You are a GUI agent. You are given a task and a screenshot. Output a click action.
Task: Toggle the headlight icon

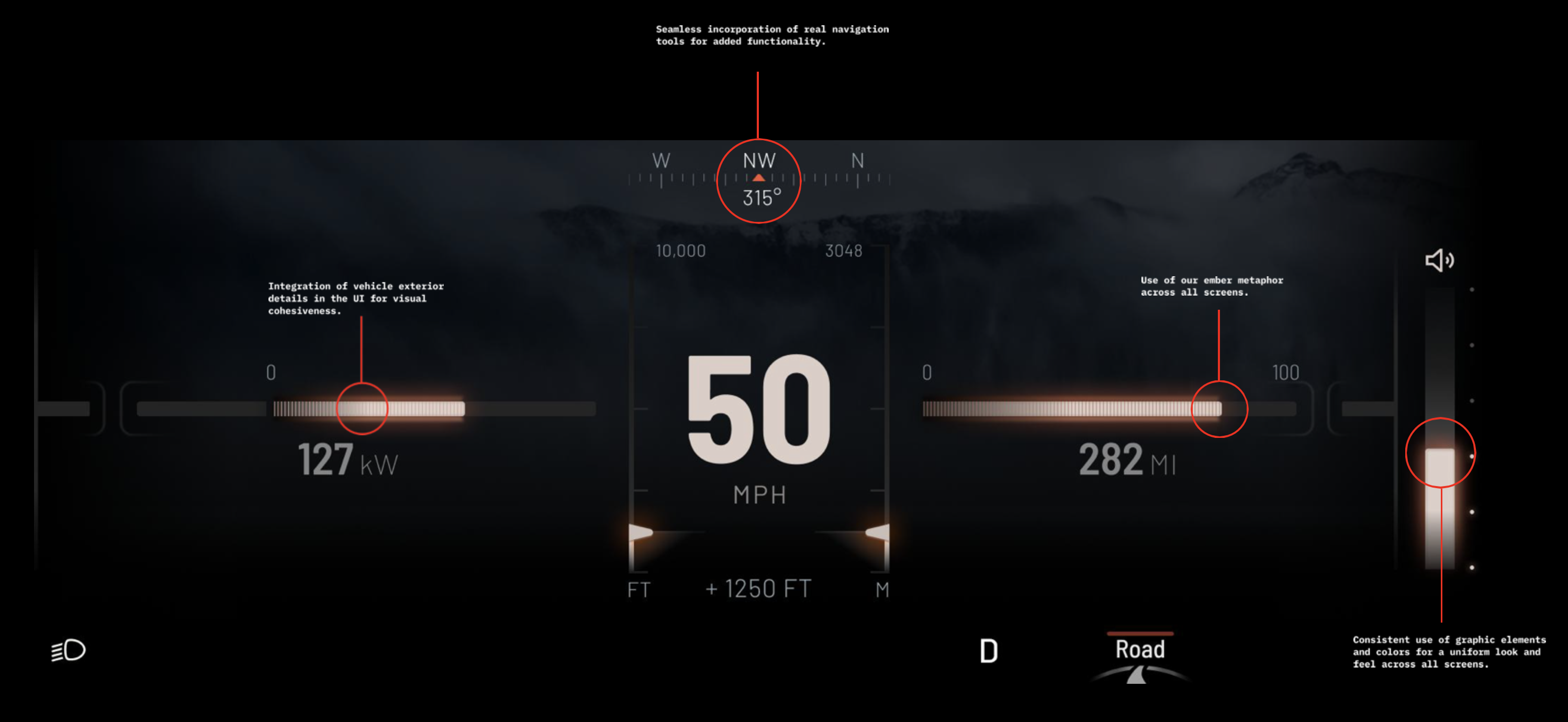[68, 650]
